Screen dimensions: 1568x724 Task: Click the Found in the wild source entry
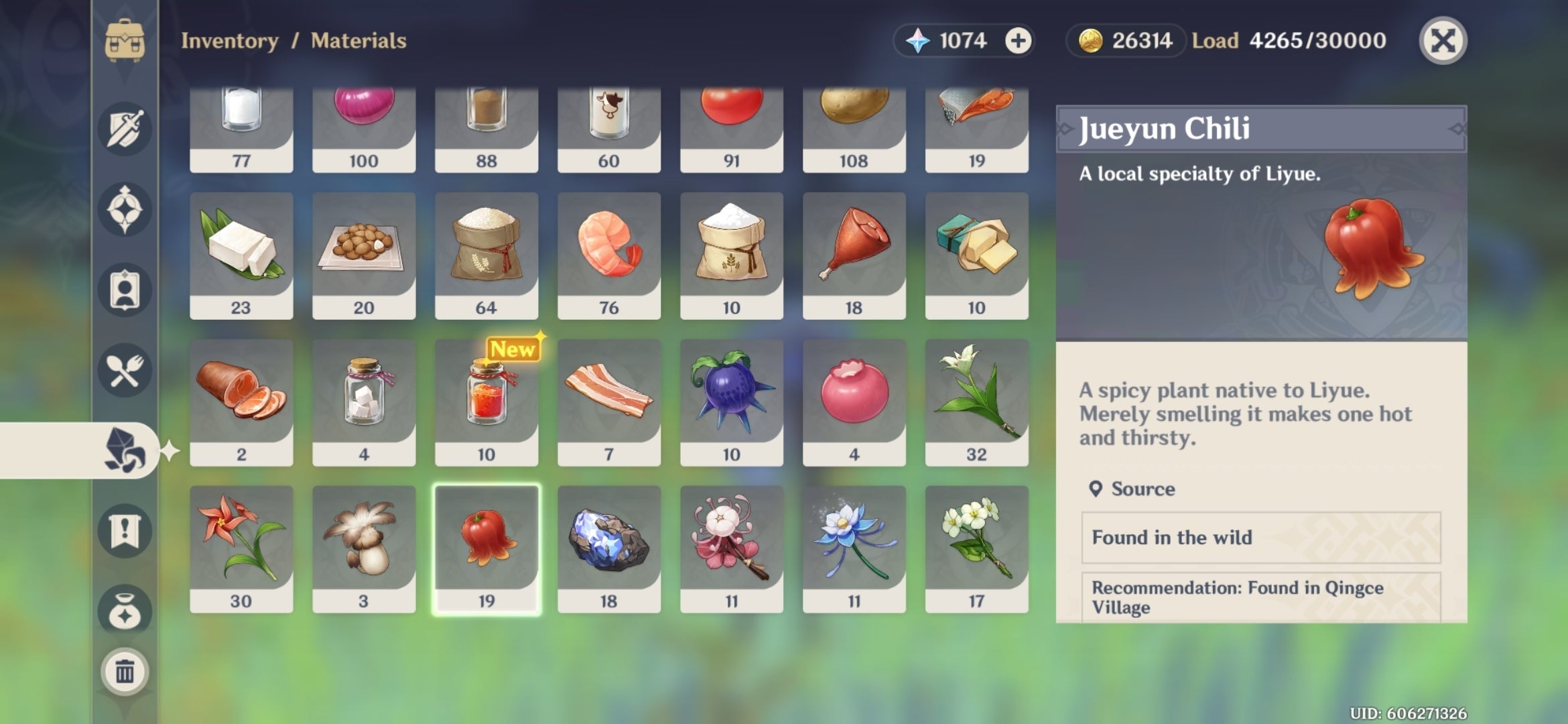[1260, 538]
